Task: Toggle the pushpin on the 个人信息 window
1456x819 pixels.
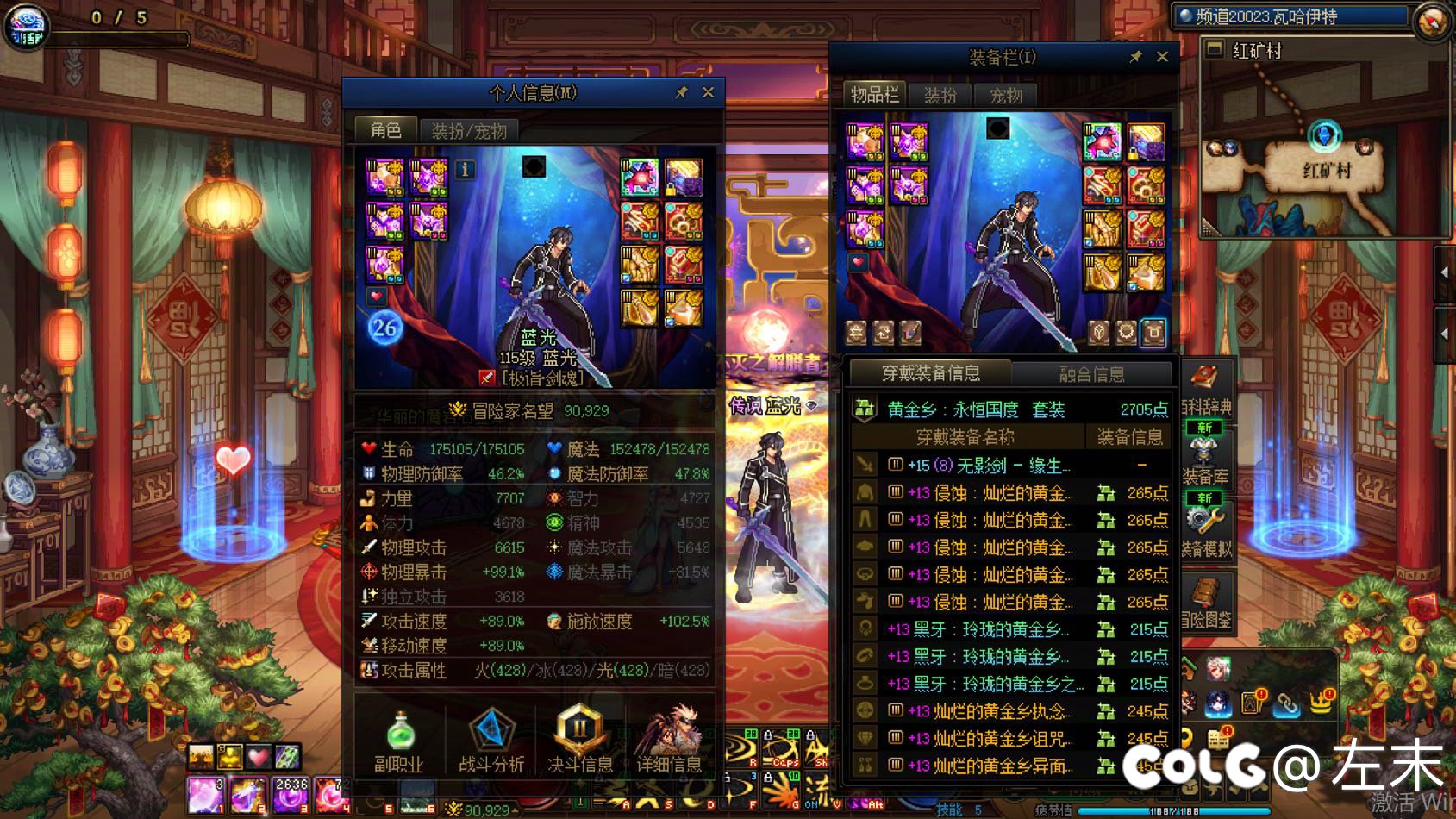Action: [x=682, y=93]
